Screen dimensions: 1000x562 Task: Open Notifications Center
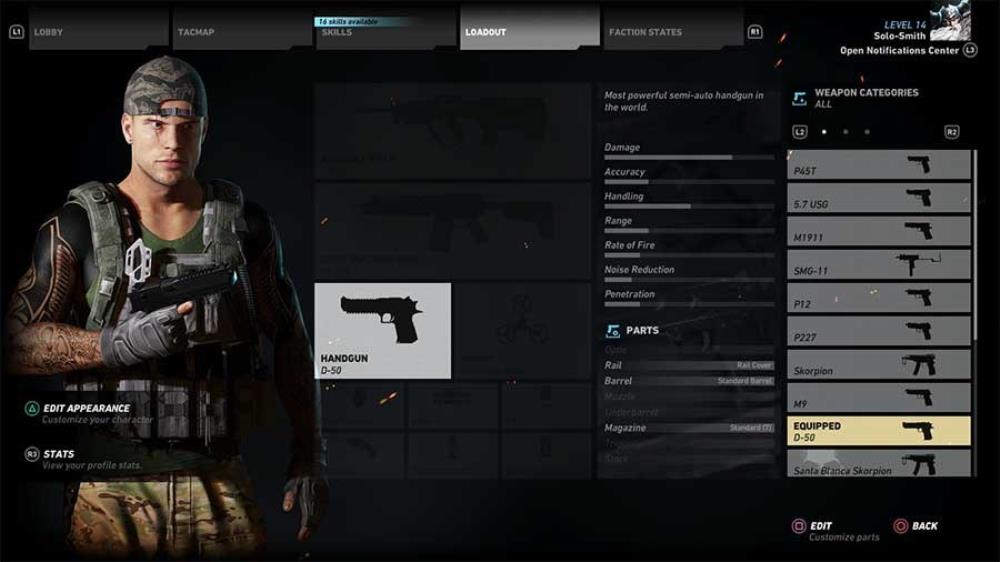pyautogui.click(x=900, y=50)
